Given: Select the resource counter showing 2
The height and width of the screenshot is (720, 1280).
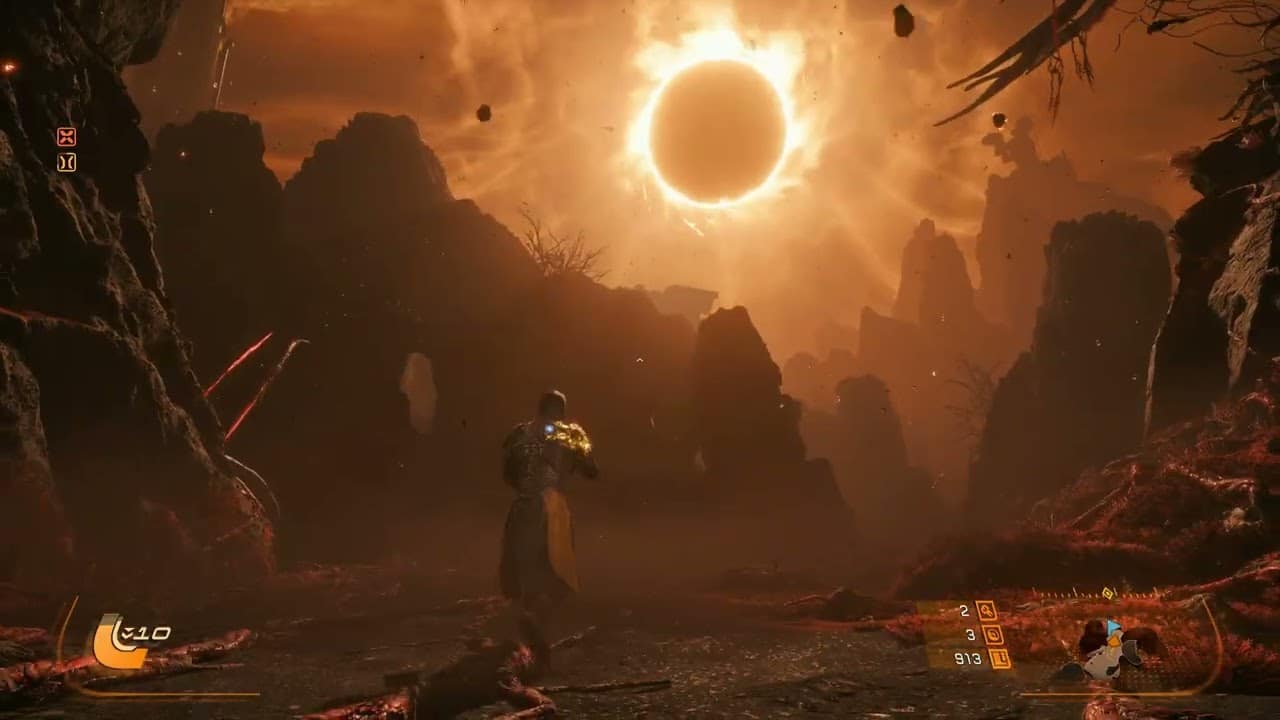Looking at the screenshot, I should [965, 610].
